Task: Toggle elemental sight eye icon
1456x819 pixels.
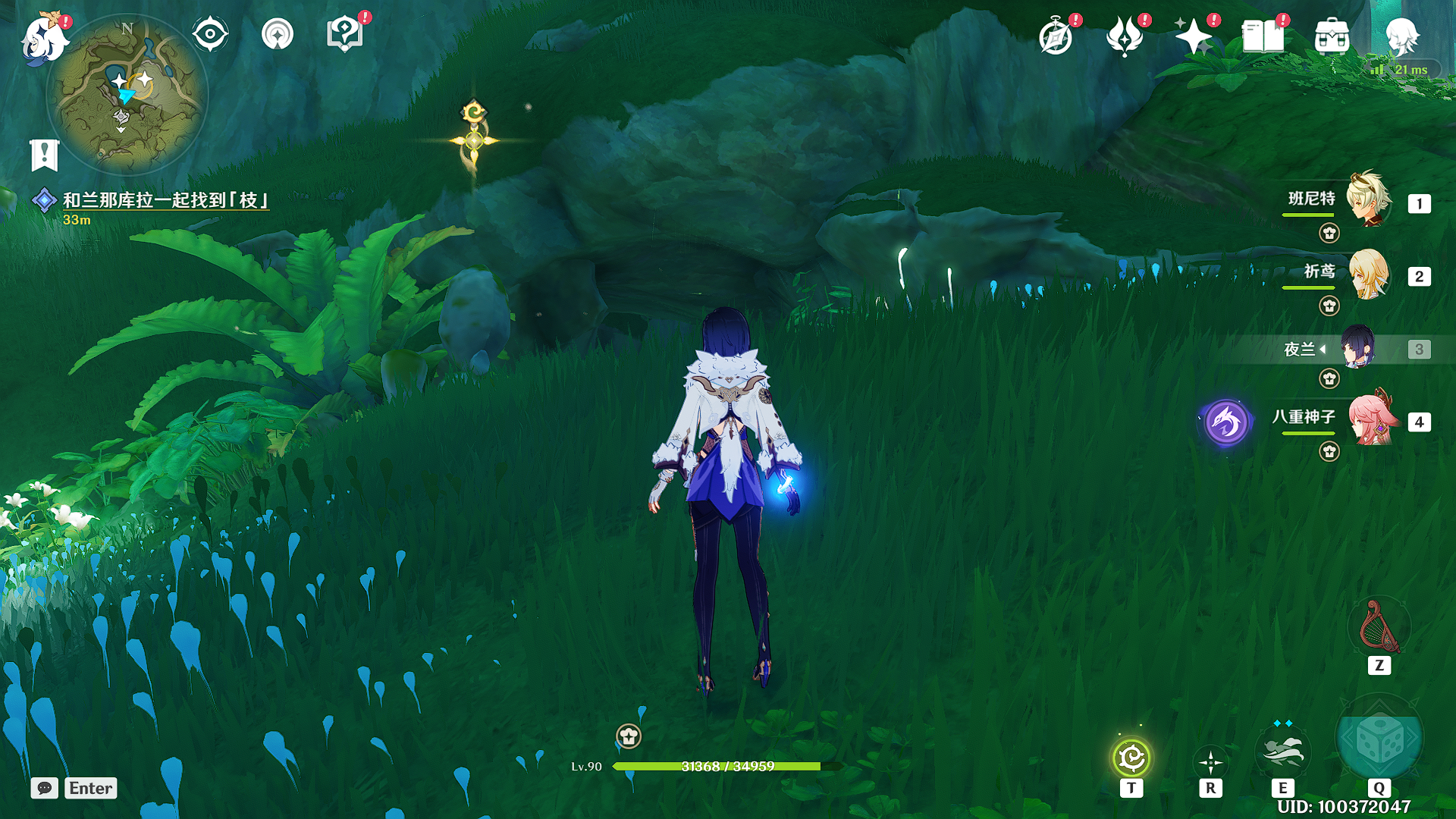Action: [210, 35]
